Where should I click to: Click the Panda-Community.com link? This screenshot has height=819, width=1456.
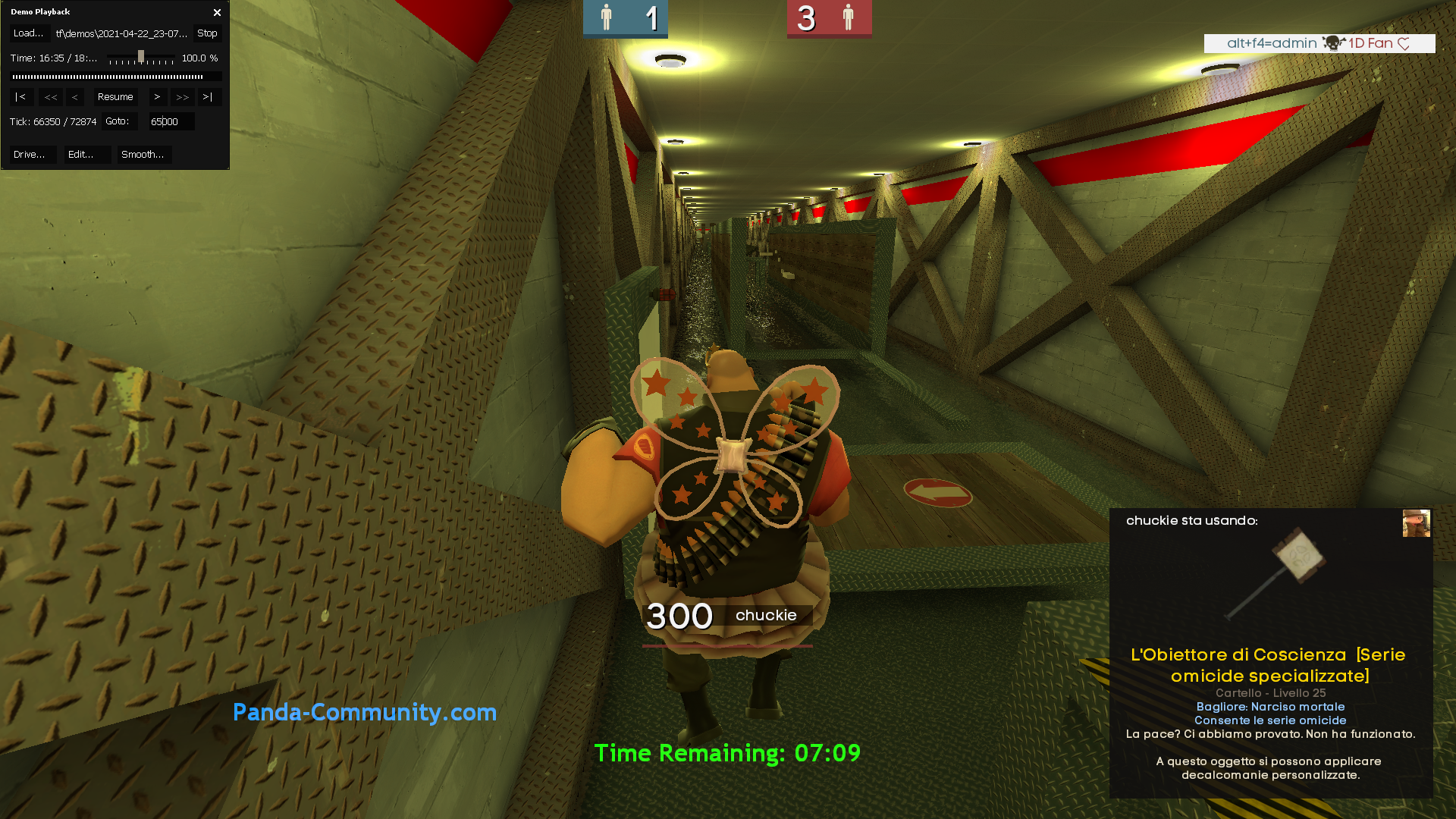(366, 712)
